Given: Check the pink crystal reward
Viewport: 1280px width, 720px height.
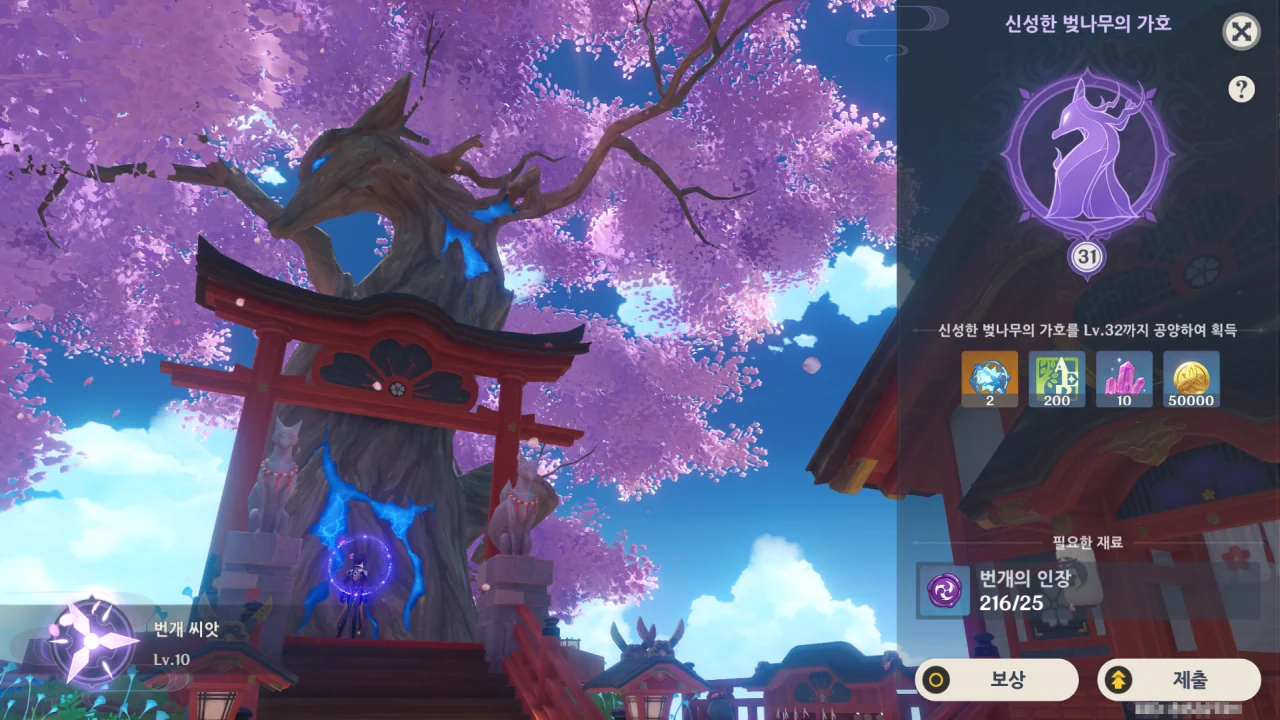Looking at the screenshot, I should (1124, 379).
